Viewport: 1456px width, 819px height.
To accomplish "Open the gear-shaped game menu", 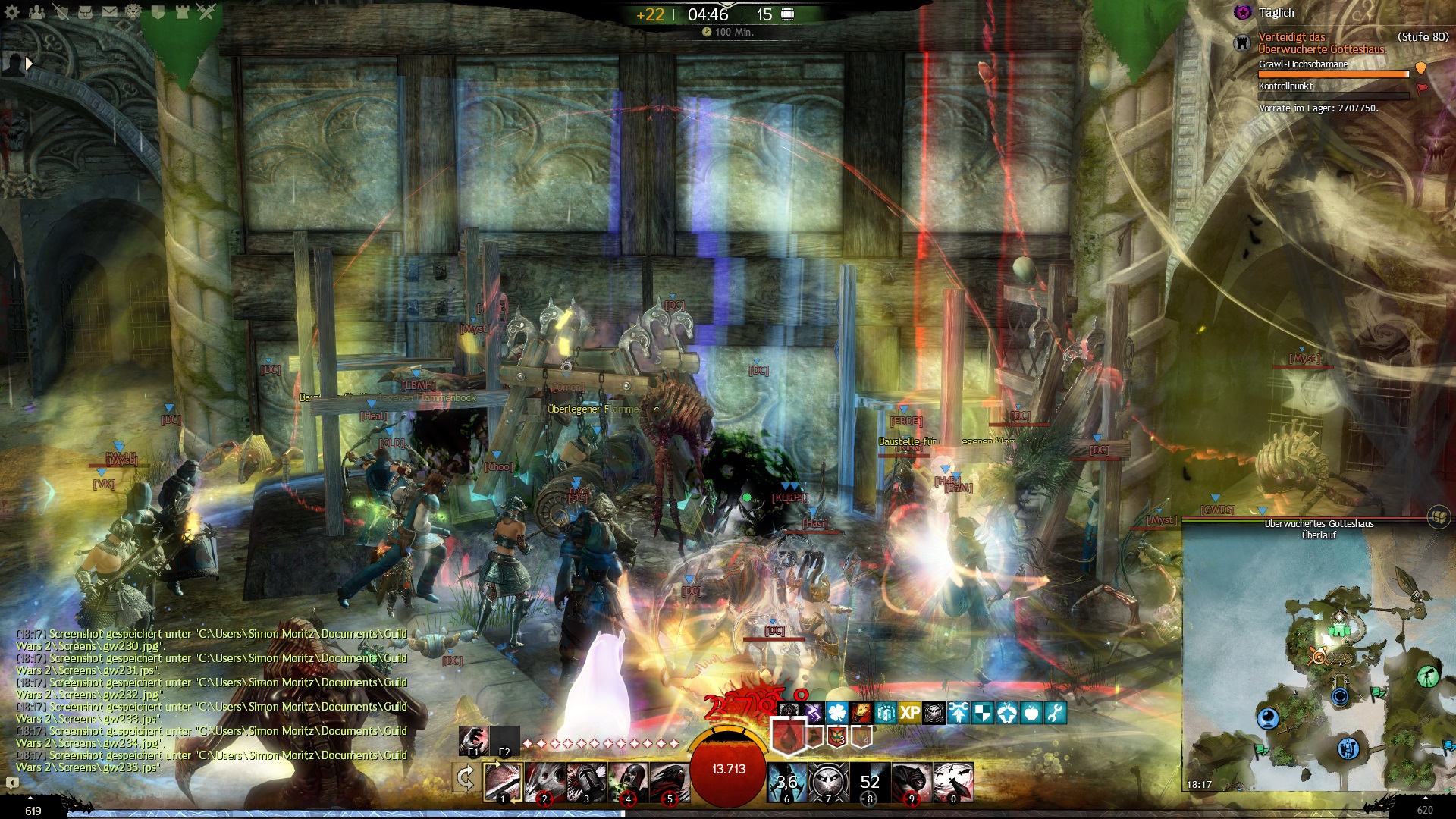I will point(12,12).
